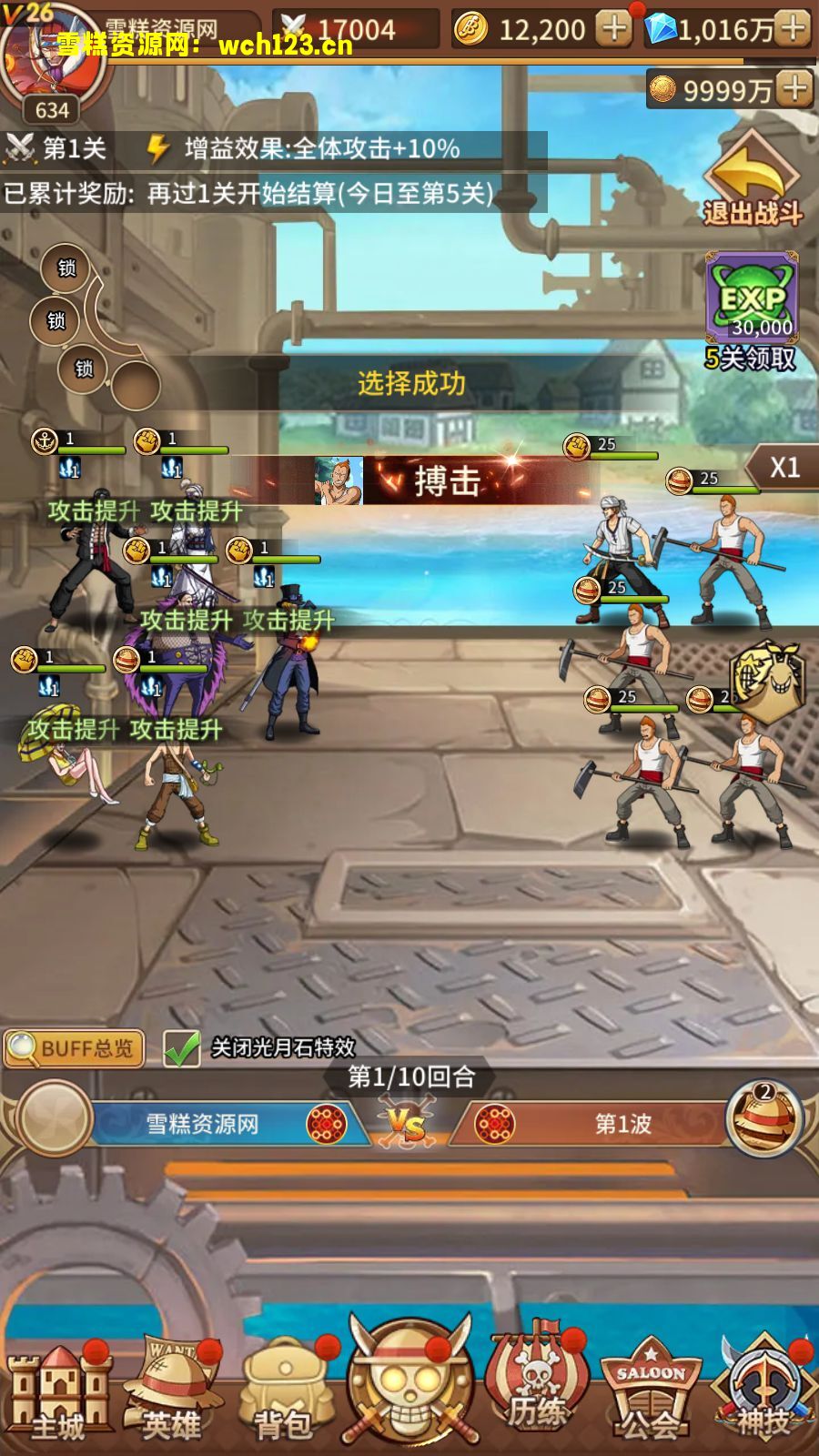Add more gold coins with the plus button beside 12,200
819x1456 pixels.
[x=614, y=29]
